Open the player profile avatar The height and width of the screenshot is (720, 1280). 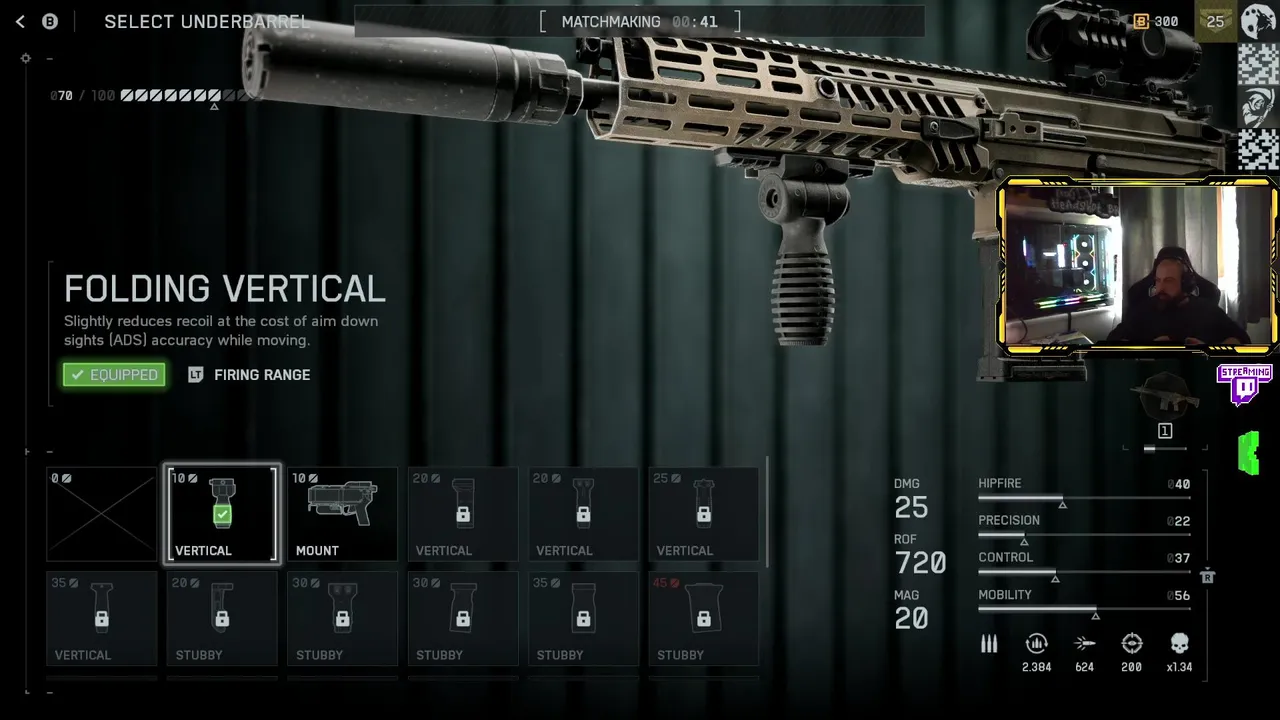pos(1258,21)
